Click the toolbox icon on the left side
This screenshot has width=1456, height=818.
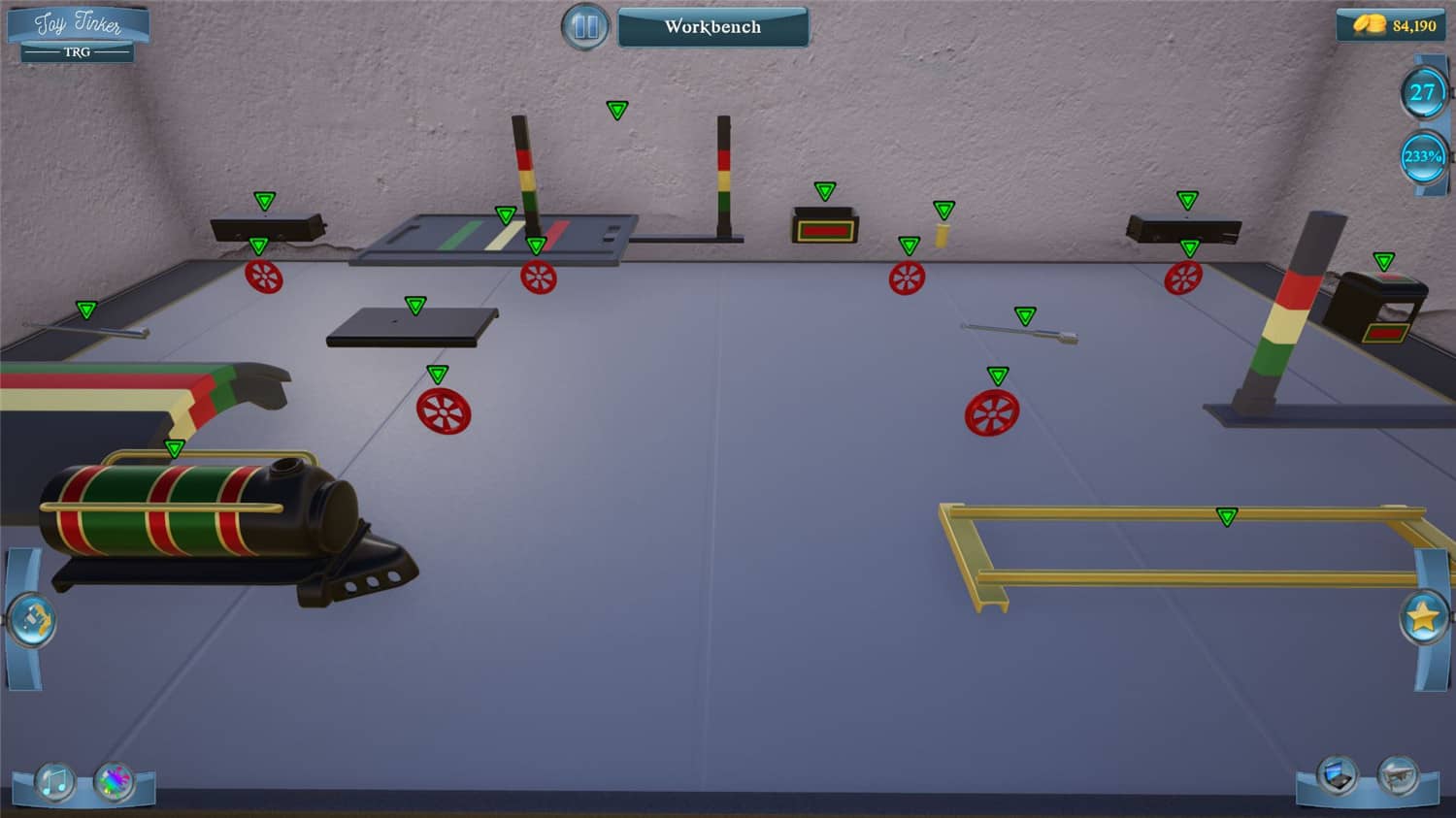[32, 618]
